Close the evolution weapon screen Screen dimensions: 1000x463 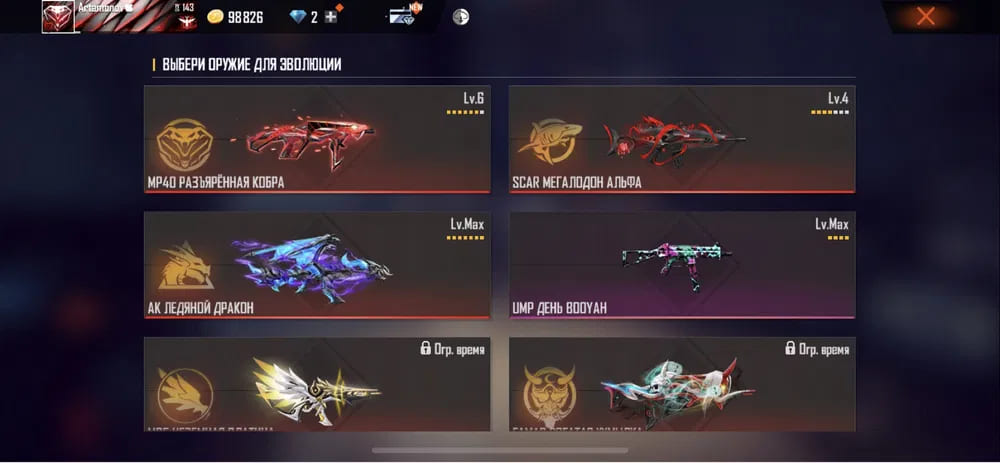pyautogui.click(x=926, y=16)
